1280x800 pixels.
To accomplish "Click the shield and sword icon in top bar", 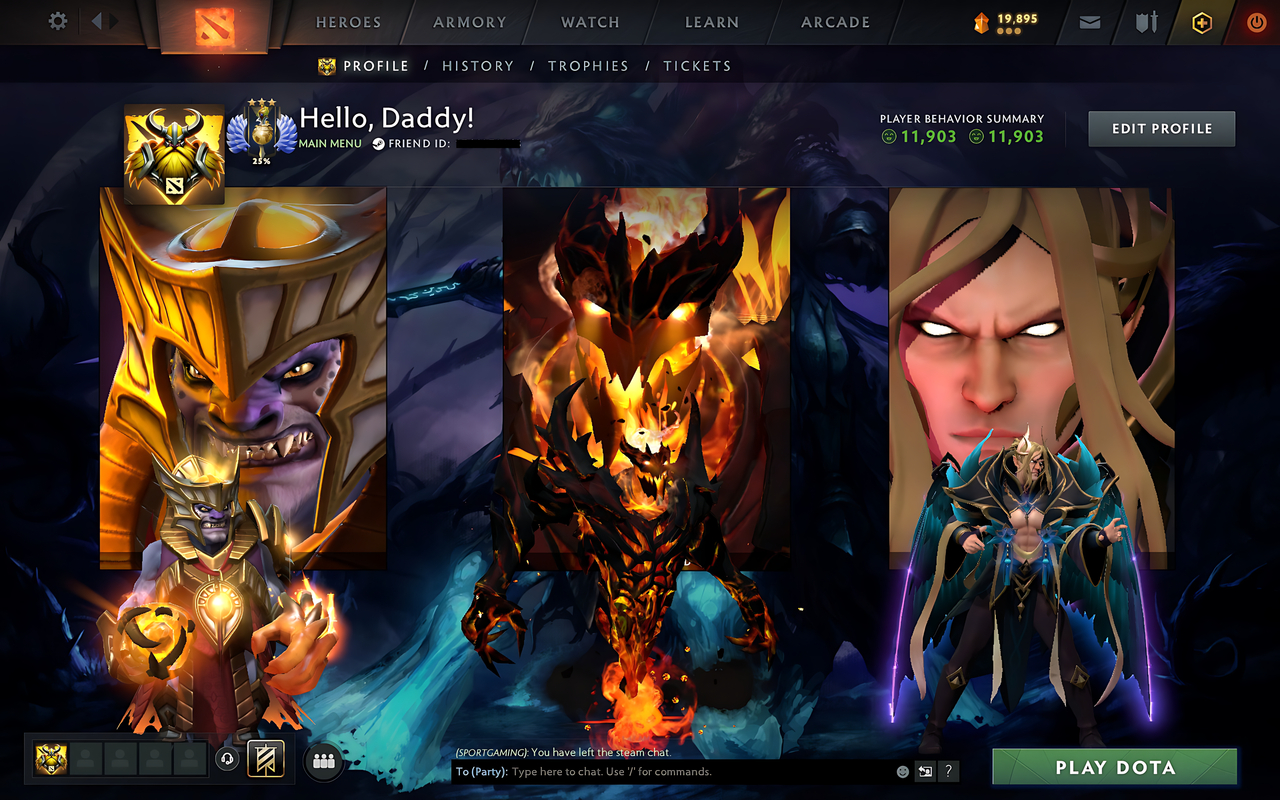I will [x=1146, y=22].
